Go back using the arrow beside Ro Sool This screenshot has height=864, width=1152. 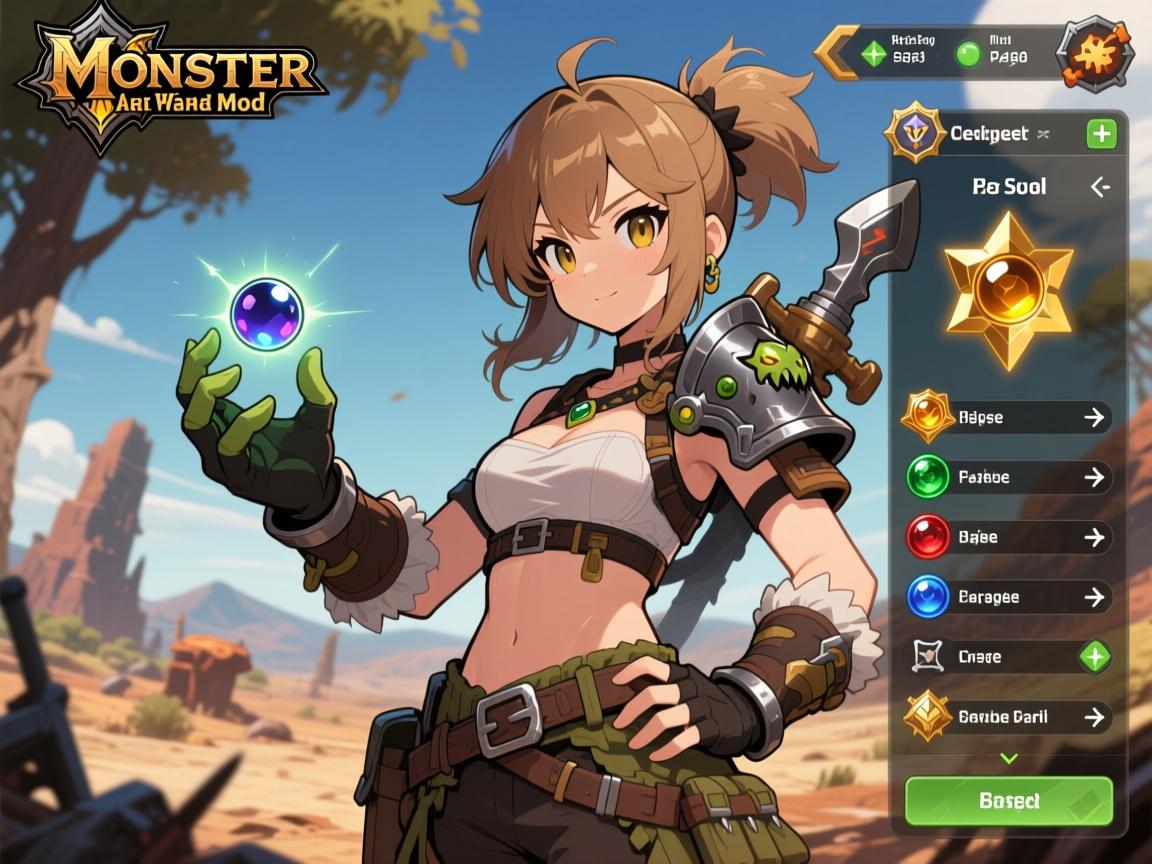tap(1100, 186)
